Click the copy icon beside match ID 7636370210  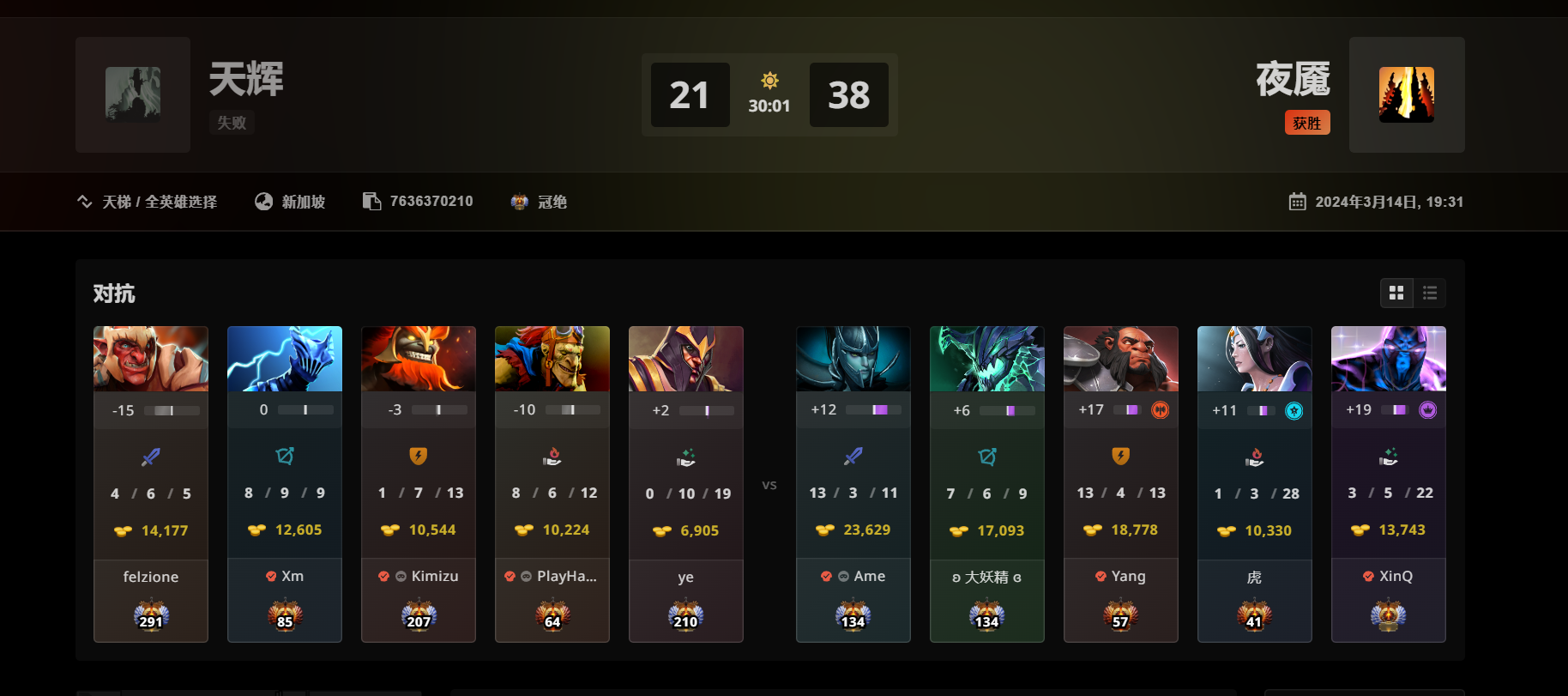click(371, 200)
